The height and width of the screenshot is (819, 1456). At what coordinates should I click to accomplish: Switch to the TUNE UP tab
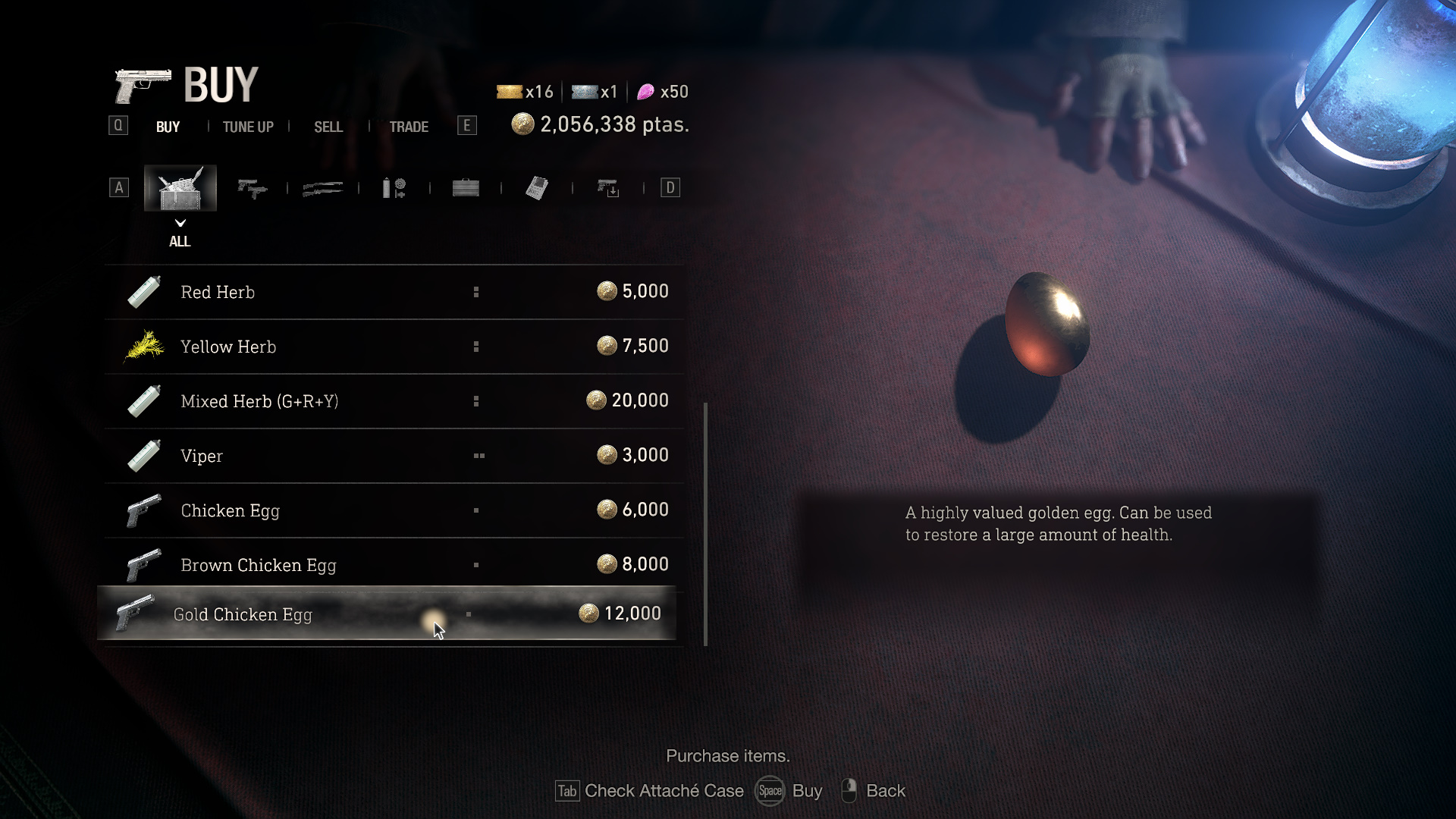click(x=247, y=127)
